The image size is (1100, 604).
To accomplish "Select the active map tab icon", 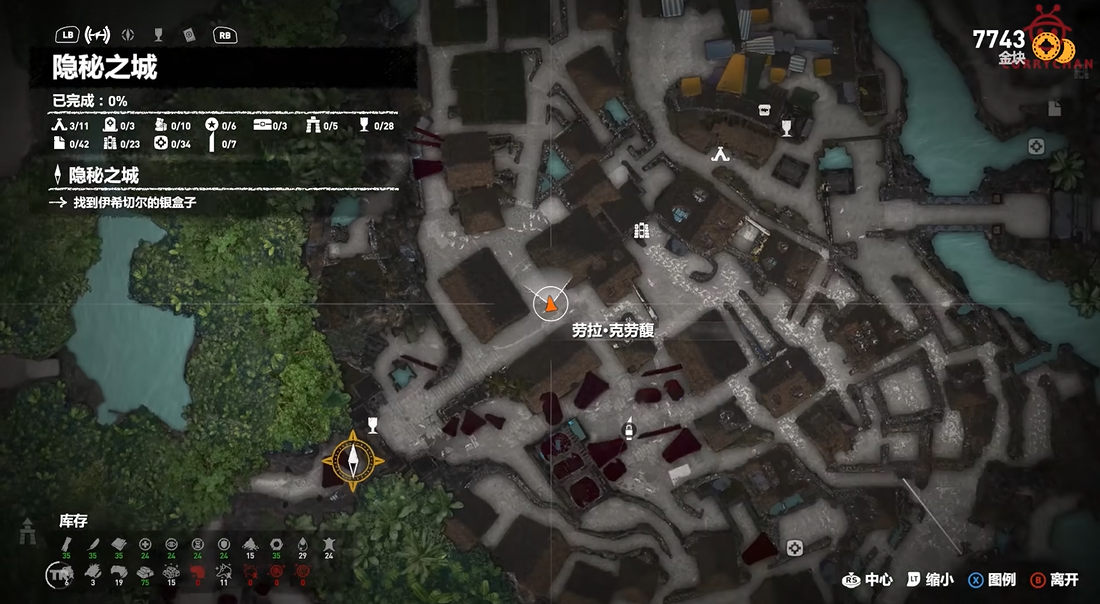I will tap(98, 34).
